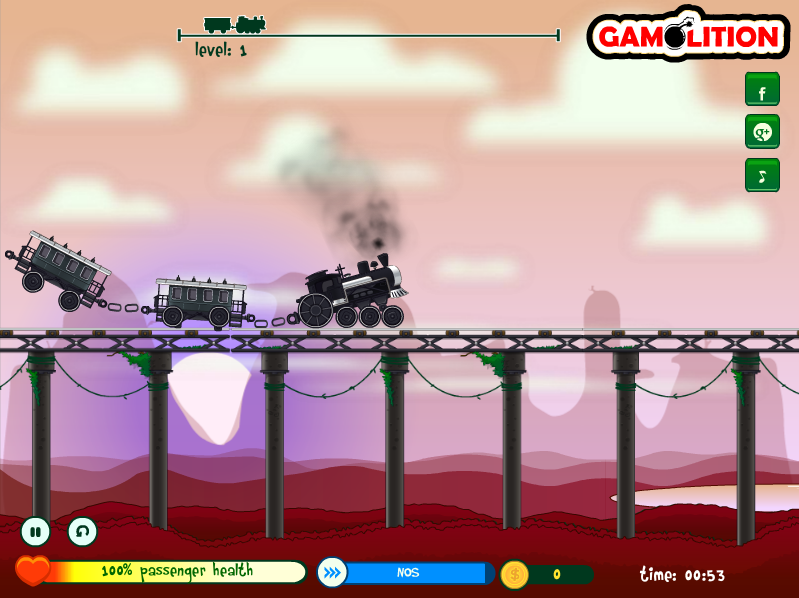The height and width of the screenshot is (598, 799).
Task: Activate the NOS boost button
Action: pos(333,572)
